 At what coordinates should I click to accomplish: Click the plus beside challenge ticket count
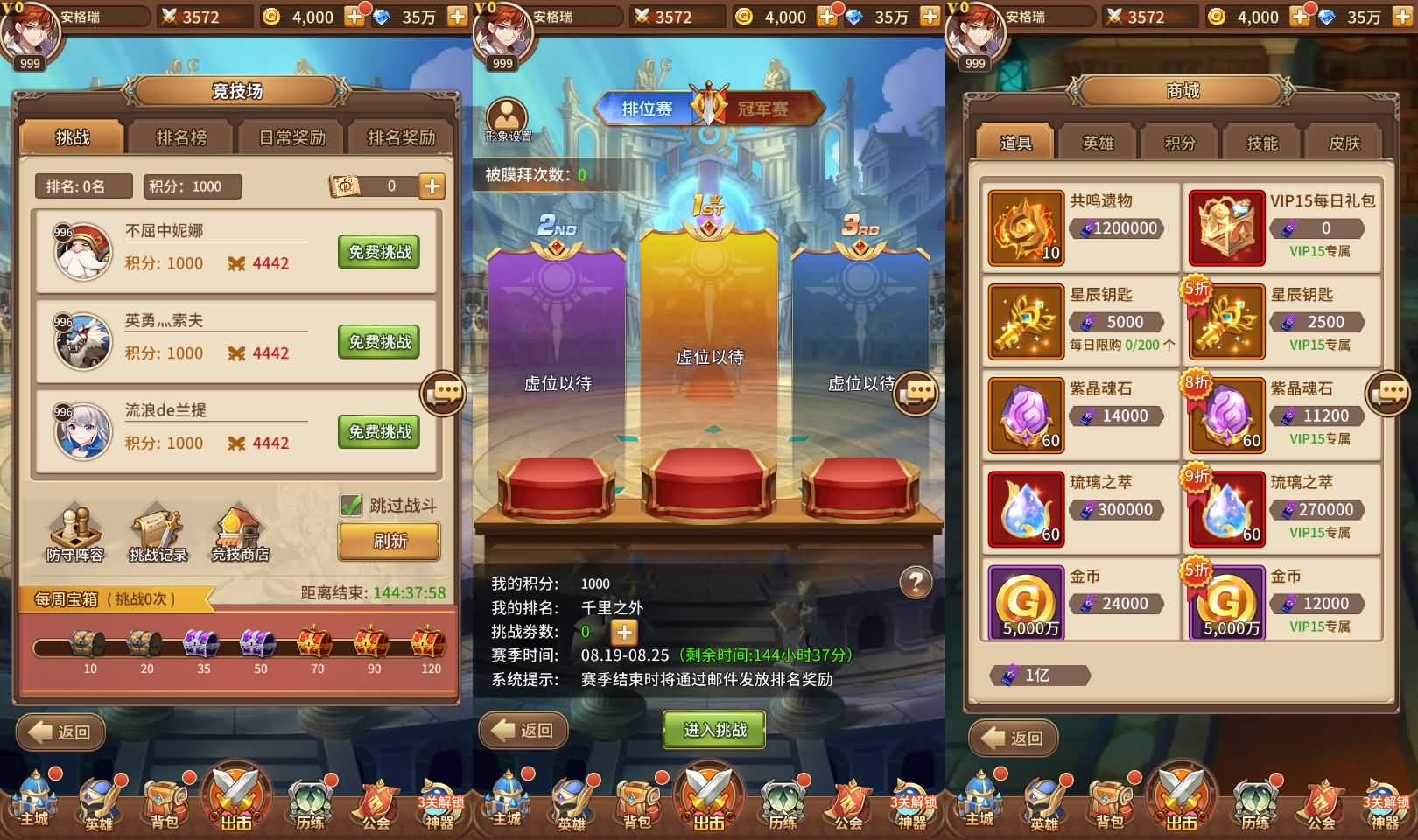[623, 632]
